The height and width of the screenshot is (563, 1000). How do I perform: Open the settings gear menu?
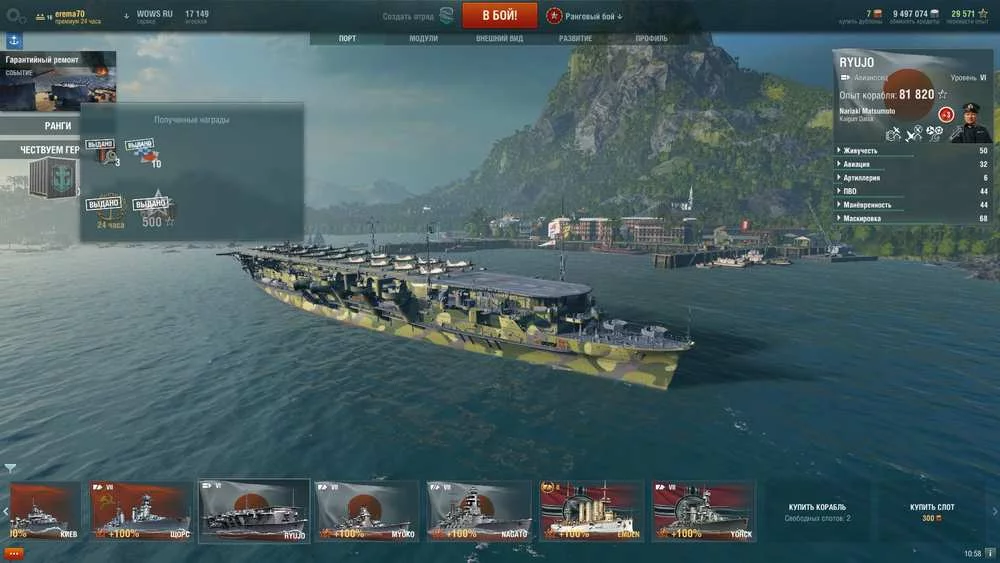pyautogui.click(x=14, y=16)
